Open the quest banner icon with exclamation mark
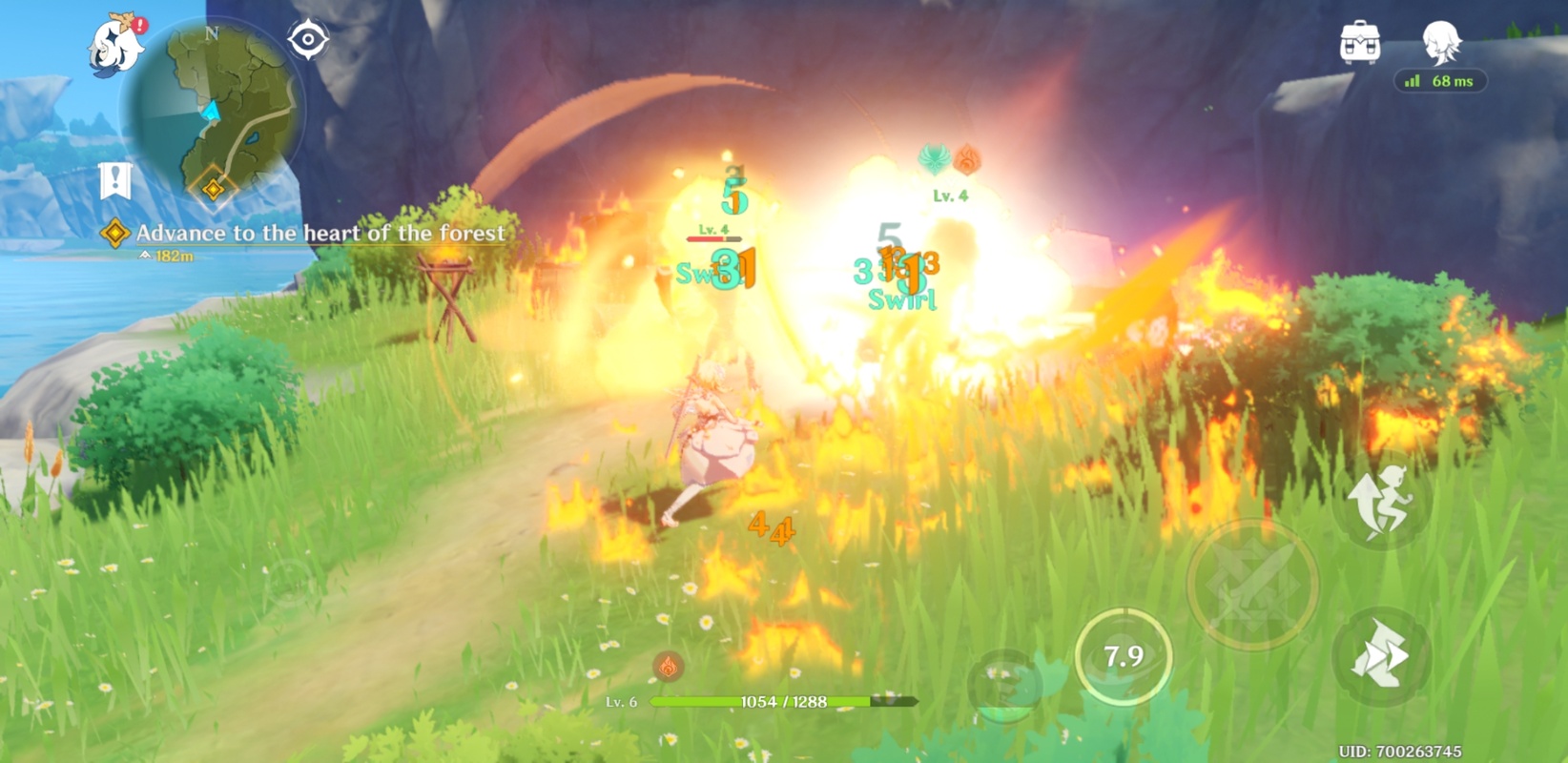 (115, 180)
